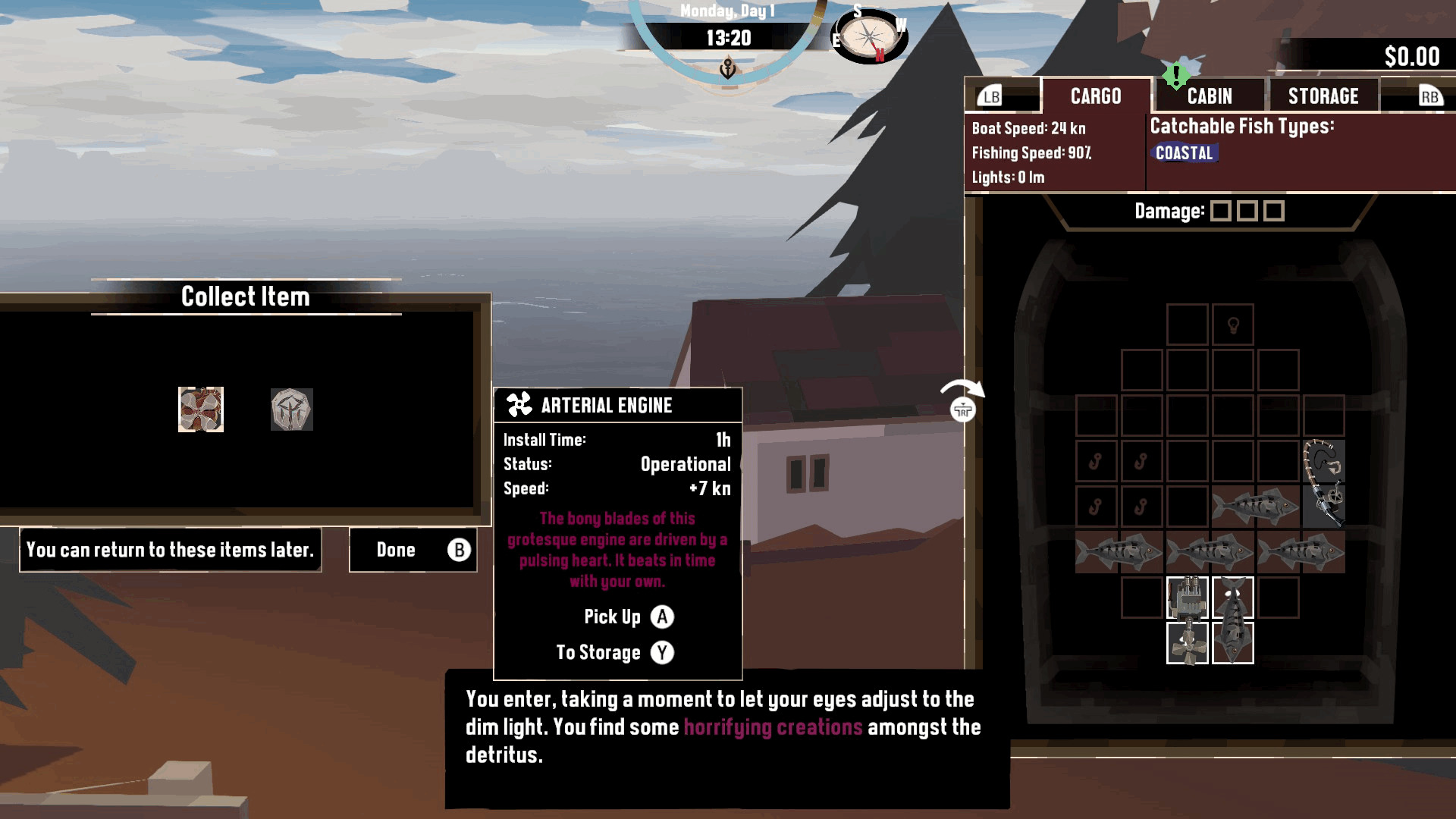Screen dimensions: 1456x819
Task: Toggle the middle Damage checkbox
Action: point(1247,212)
